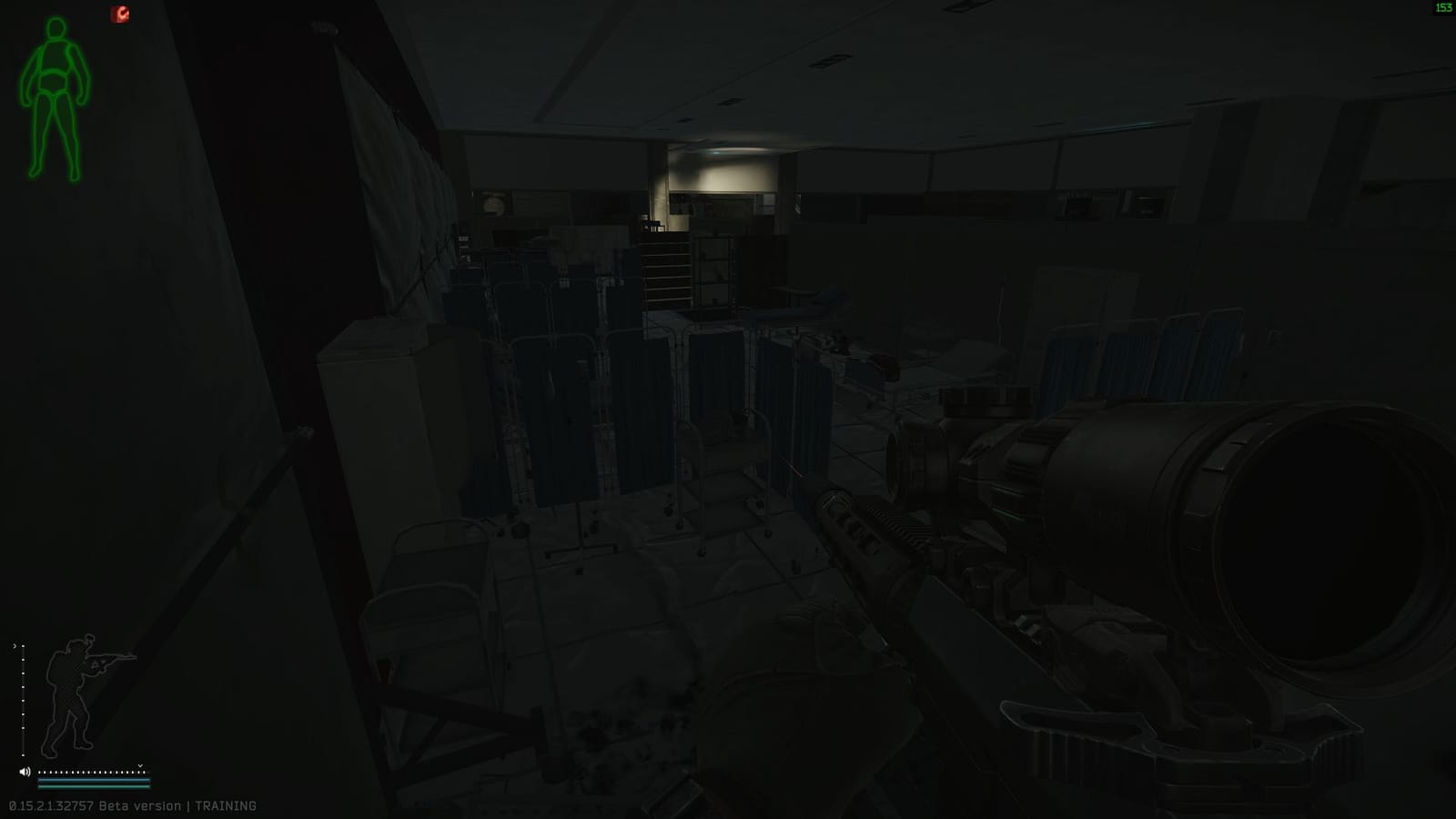Click the speaker volume icon near bottom left
This screenshot has width=1456, height=819.
[x=25, y=772]
